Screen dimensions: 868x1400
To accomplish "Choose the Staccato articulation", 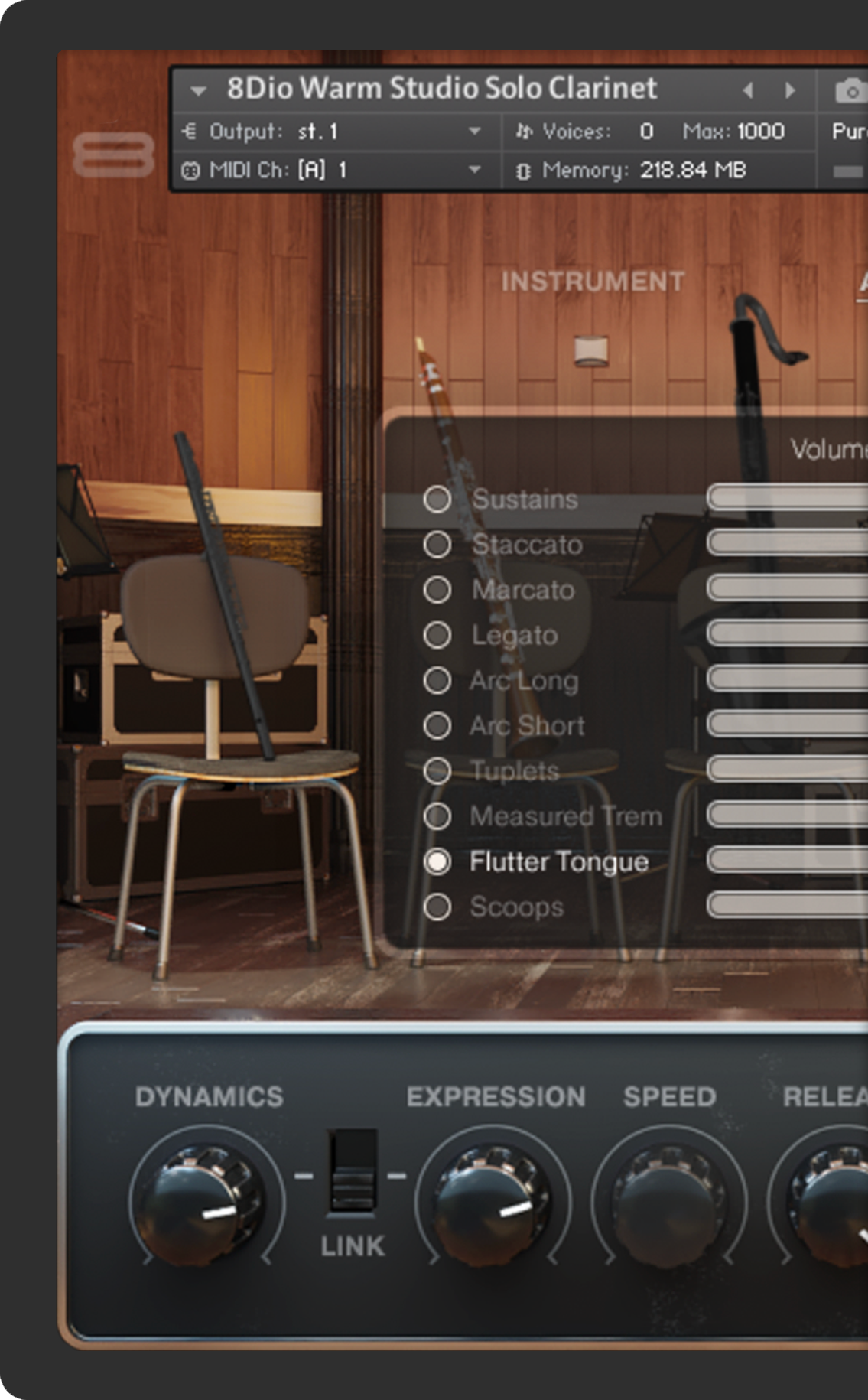I will click(x=437, y=545).
